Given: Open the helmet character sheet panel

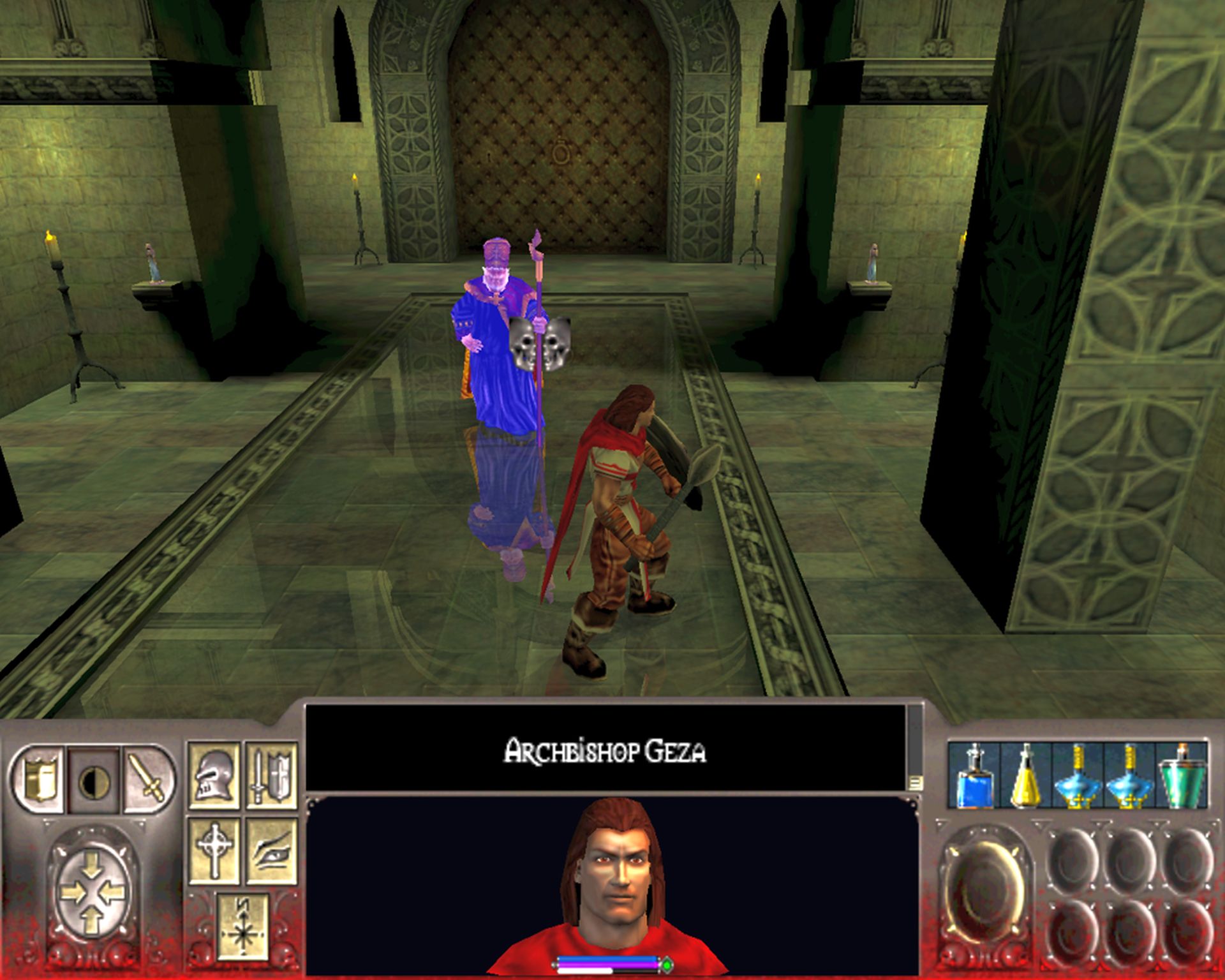Looking at the screenshot, I should [x=214, y=775].
